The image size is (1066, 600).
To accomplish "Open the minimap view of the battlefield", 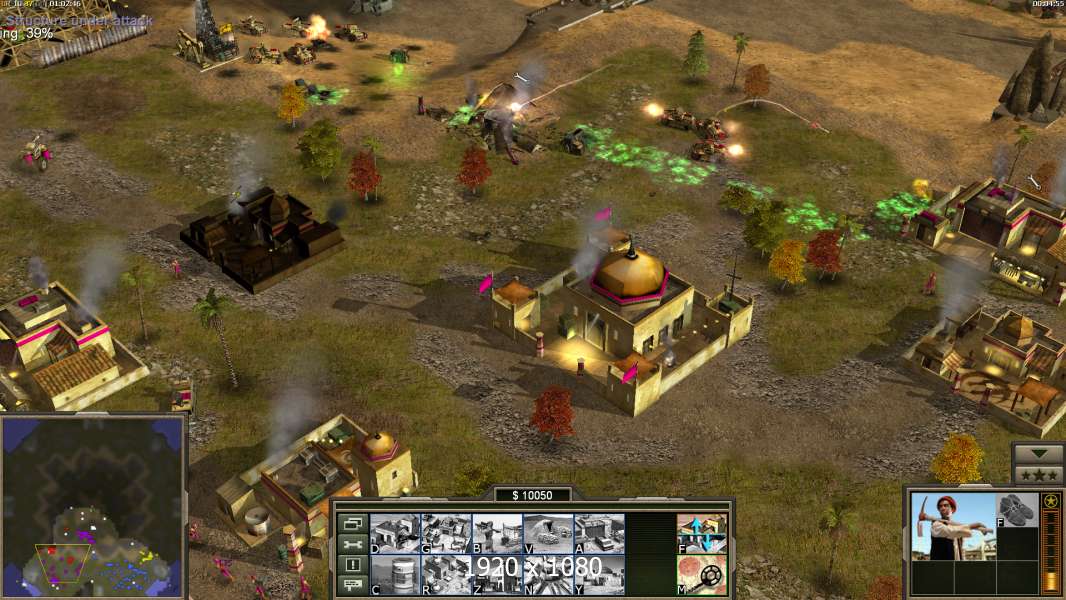I will click(x=93, y=505).
